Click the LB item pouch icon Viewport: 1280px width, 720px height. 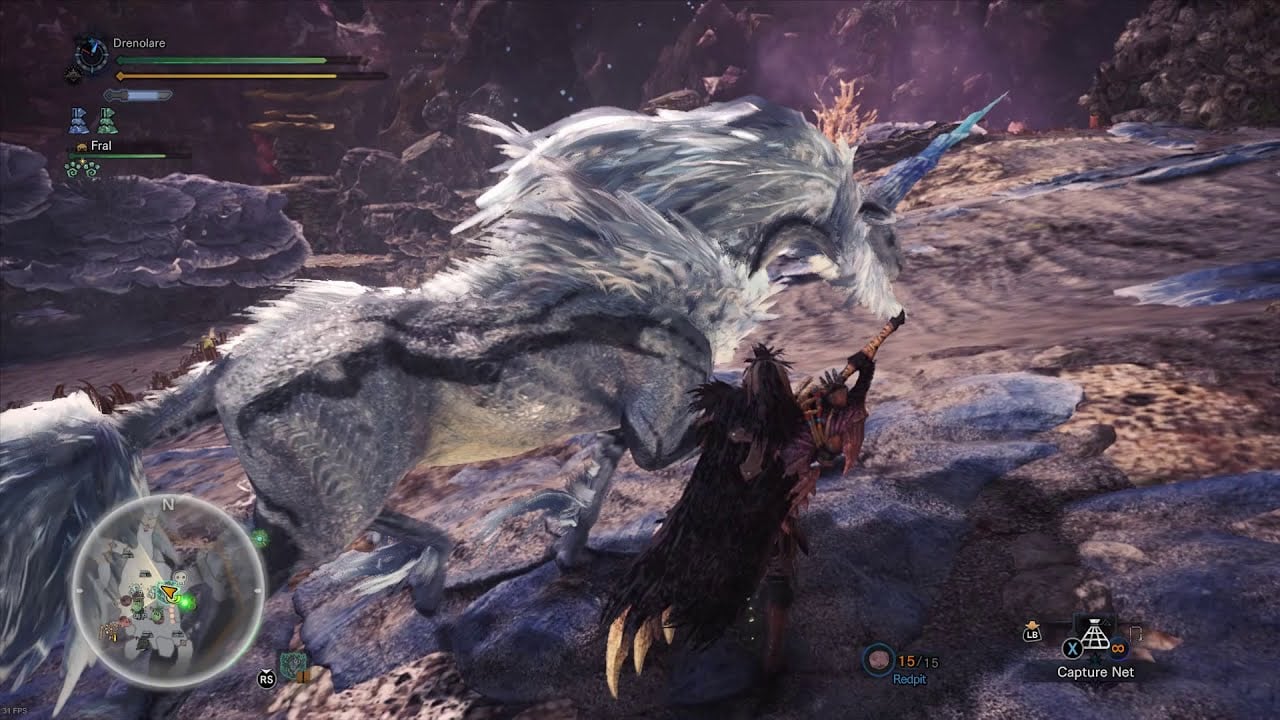tap(1032, 633)
